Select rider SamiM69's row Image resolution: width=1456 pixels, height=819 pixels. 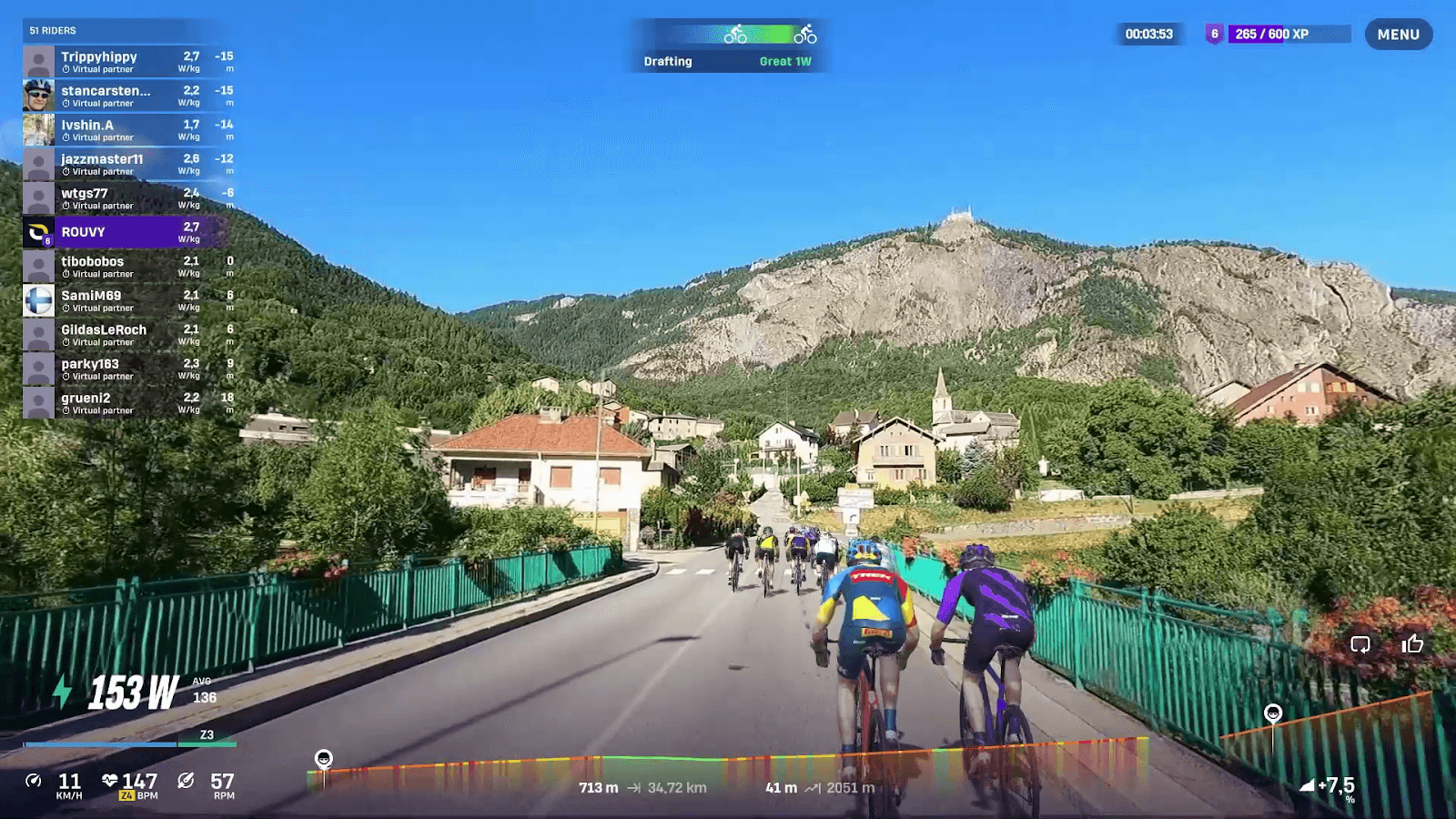(127, 300)
